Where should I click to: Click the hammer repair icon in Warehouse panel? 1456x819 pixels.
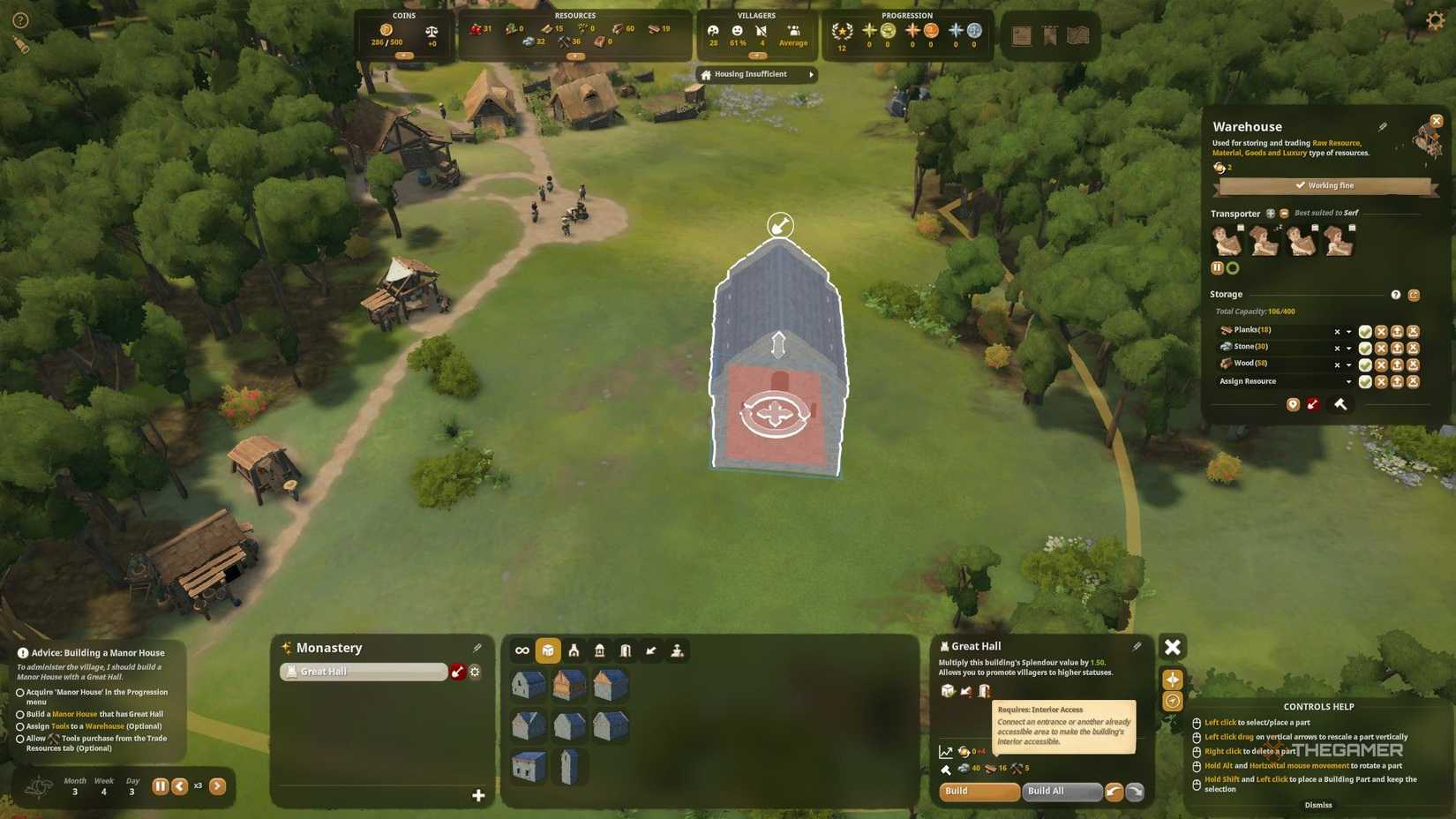click(x=1341, y=404)
